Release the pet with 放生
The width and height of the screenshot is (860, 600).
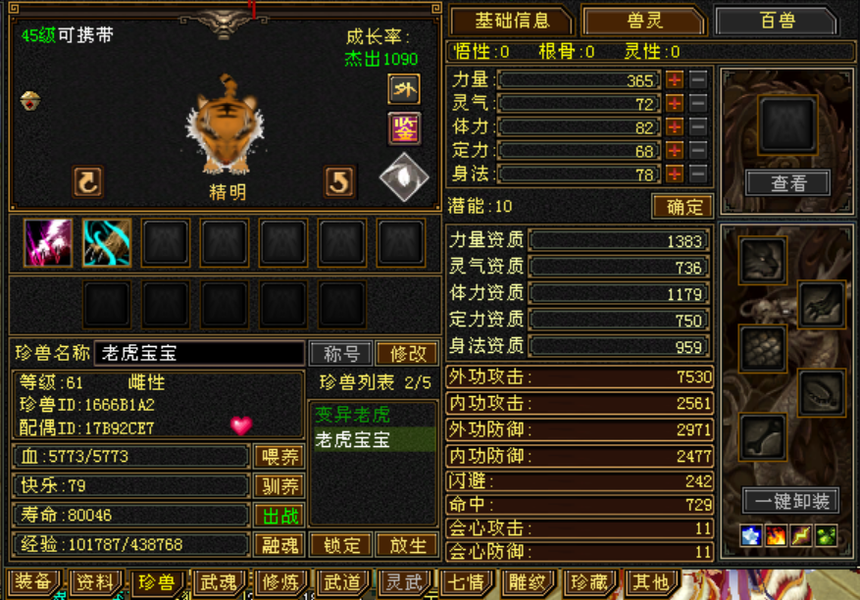click(x=406, y=546)
